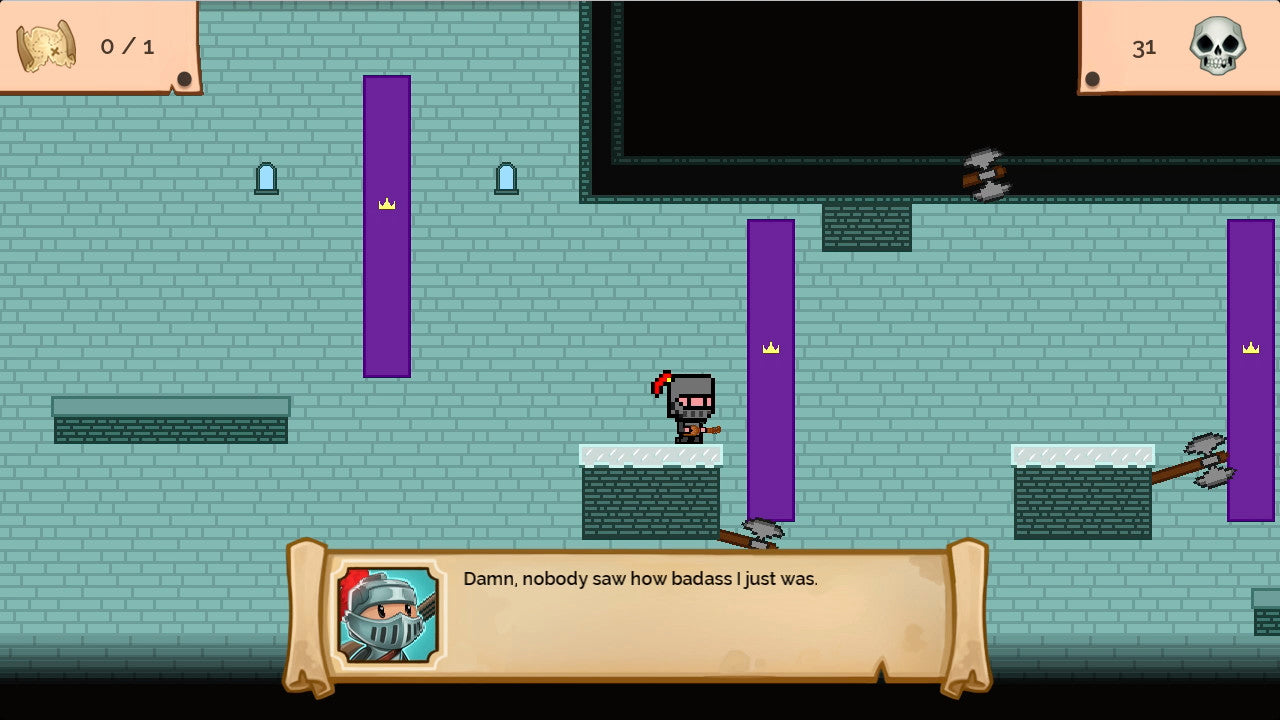Image resolution: width=1280 pixels, height=720 pixels.
Task: Click the skull death counter icon
Action: [1216, 45]
